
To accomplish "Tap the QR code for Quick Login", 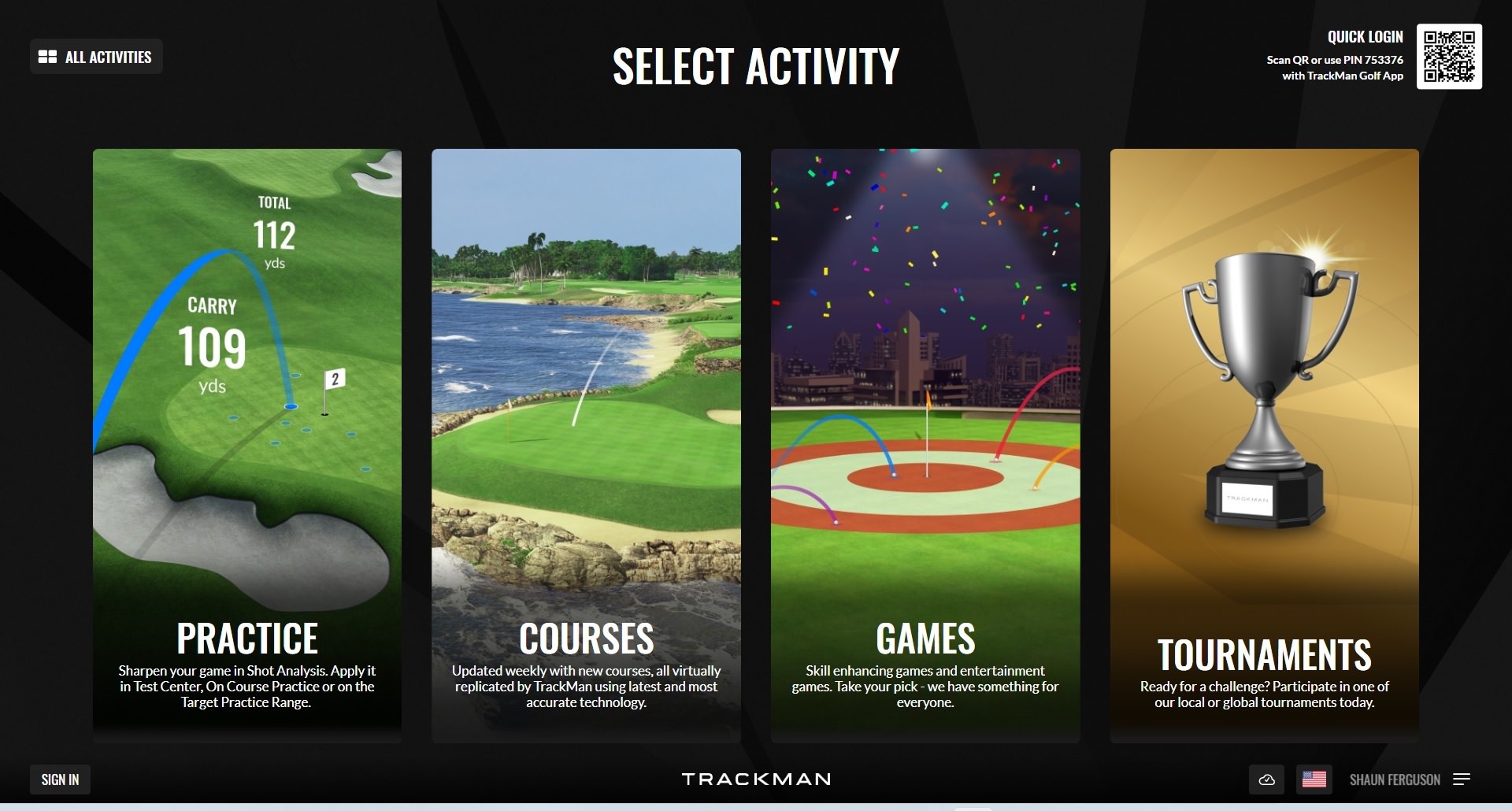I will click(1449, 57).
